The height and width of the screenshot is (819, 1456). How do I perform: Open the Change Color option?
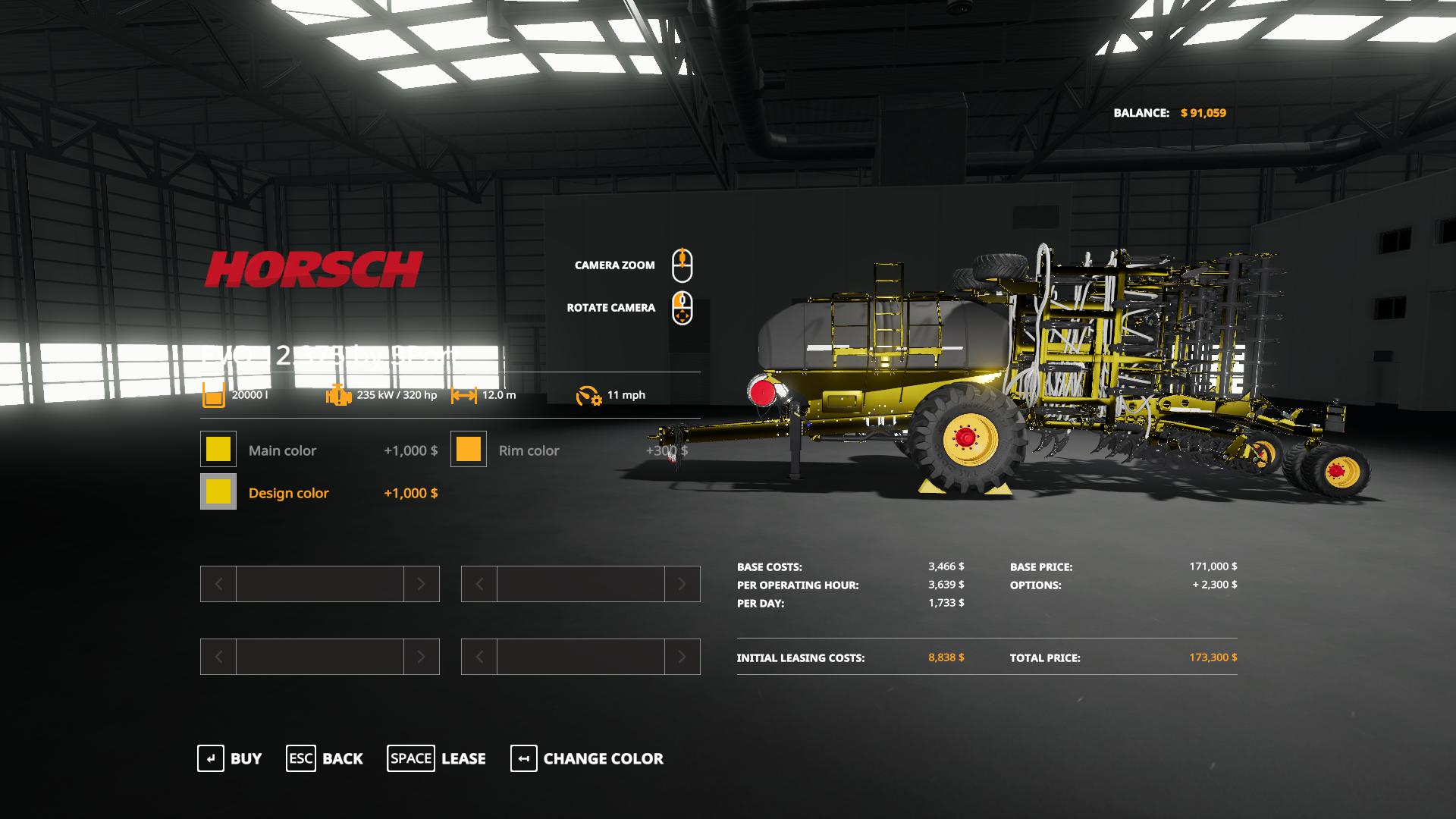pyautogui.click(x=587, y=758)
